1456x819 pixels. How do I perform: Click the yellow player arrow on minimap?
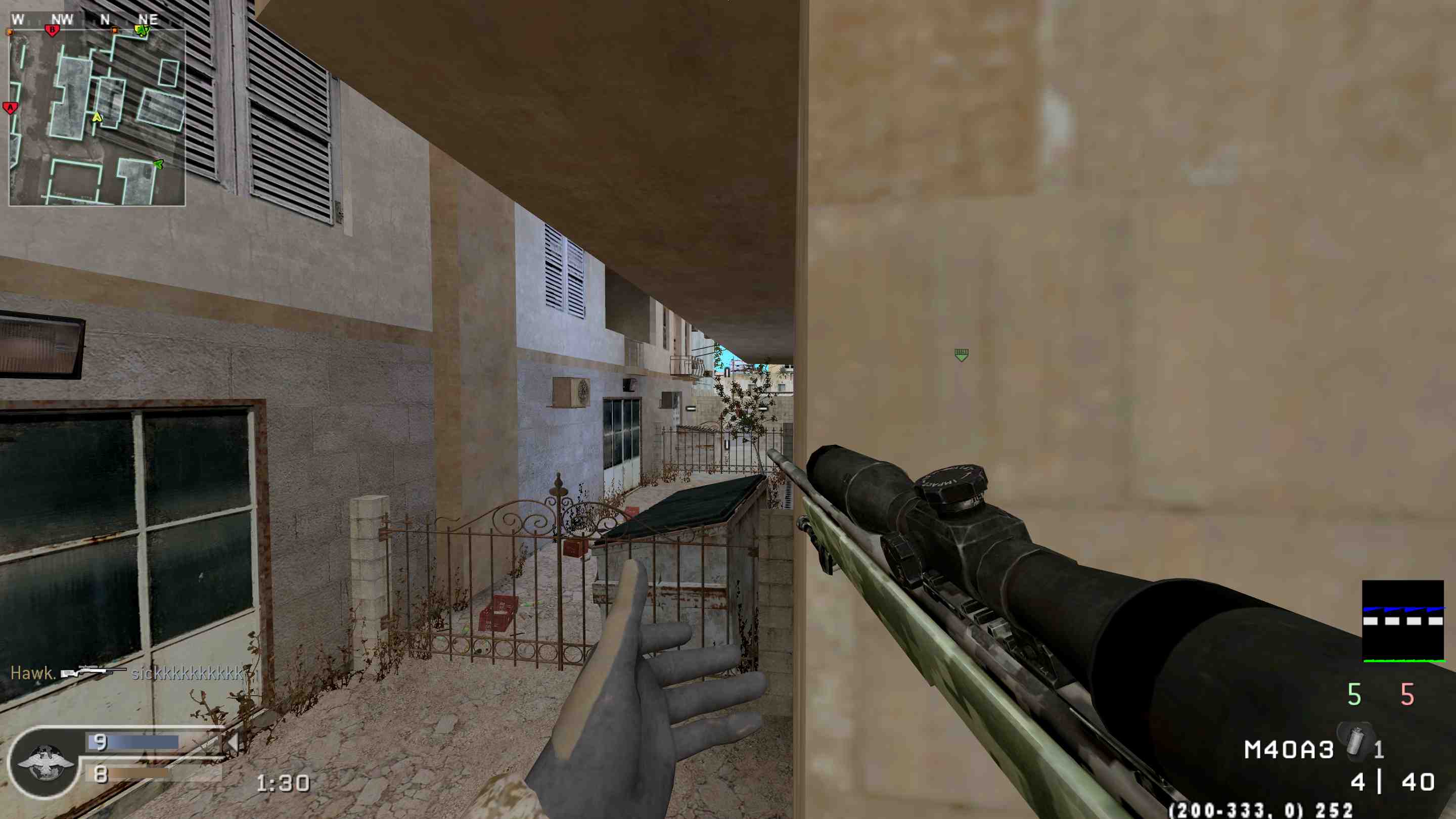pos(97,117)
